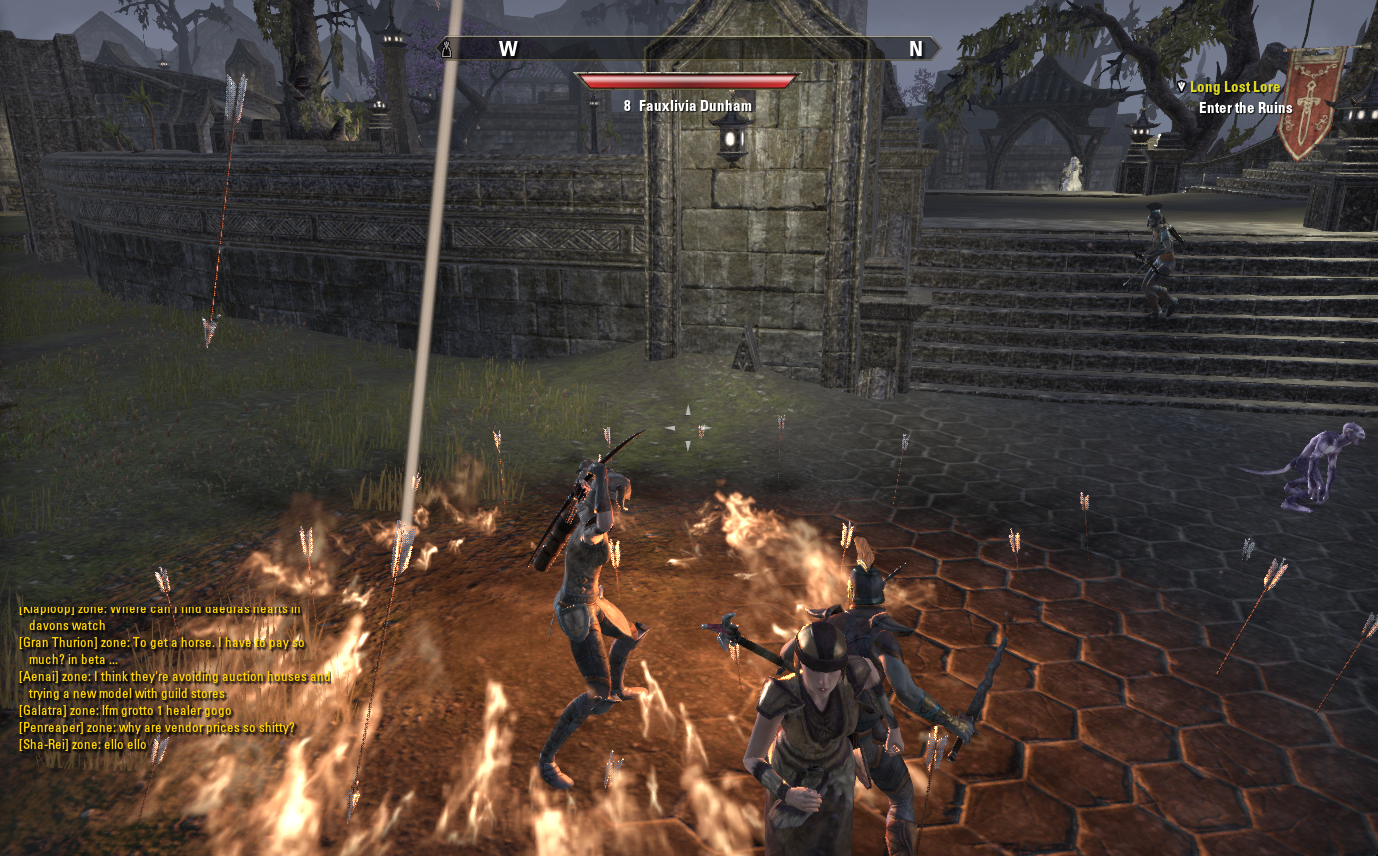This screenshot has height=856, width=1378.
Task: Open Aenai's player name link in chat
Action: tap(38, 677)
